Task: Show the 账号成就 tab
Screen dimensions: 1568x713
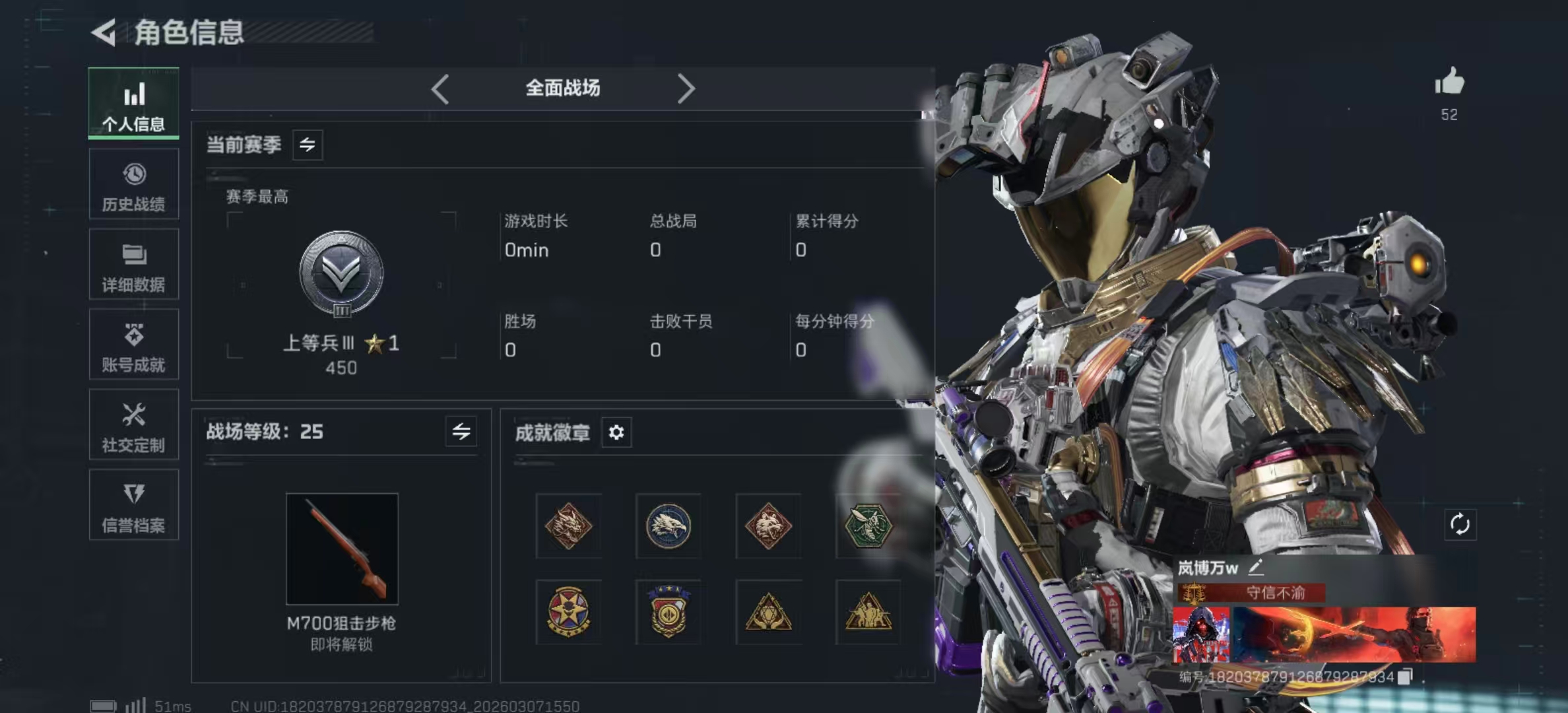Action: [133, 345]
